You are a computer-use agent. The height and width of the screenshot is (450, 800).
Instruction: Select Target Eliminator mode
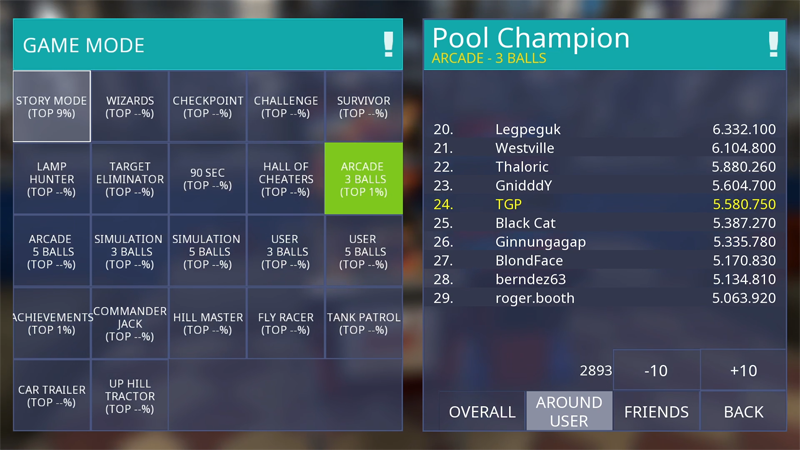pos(130,179)
